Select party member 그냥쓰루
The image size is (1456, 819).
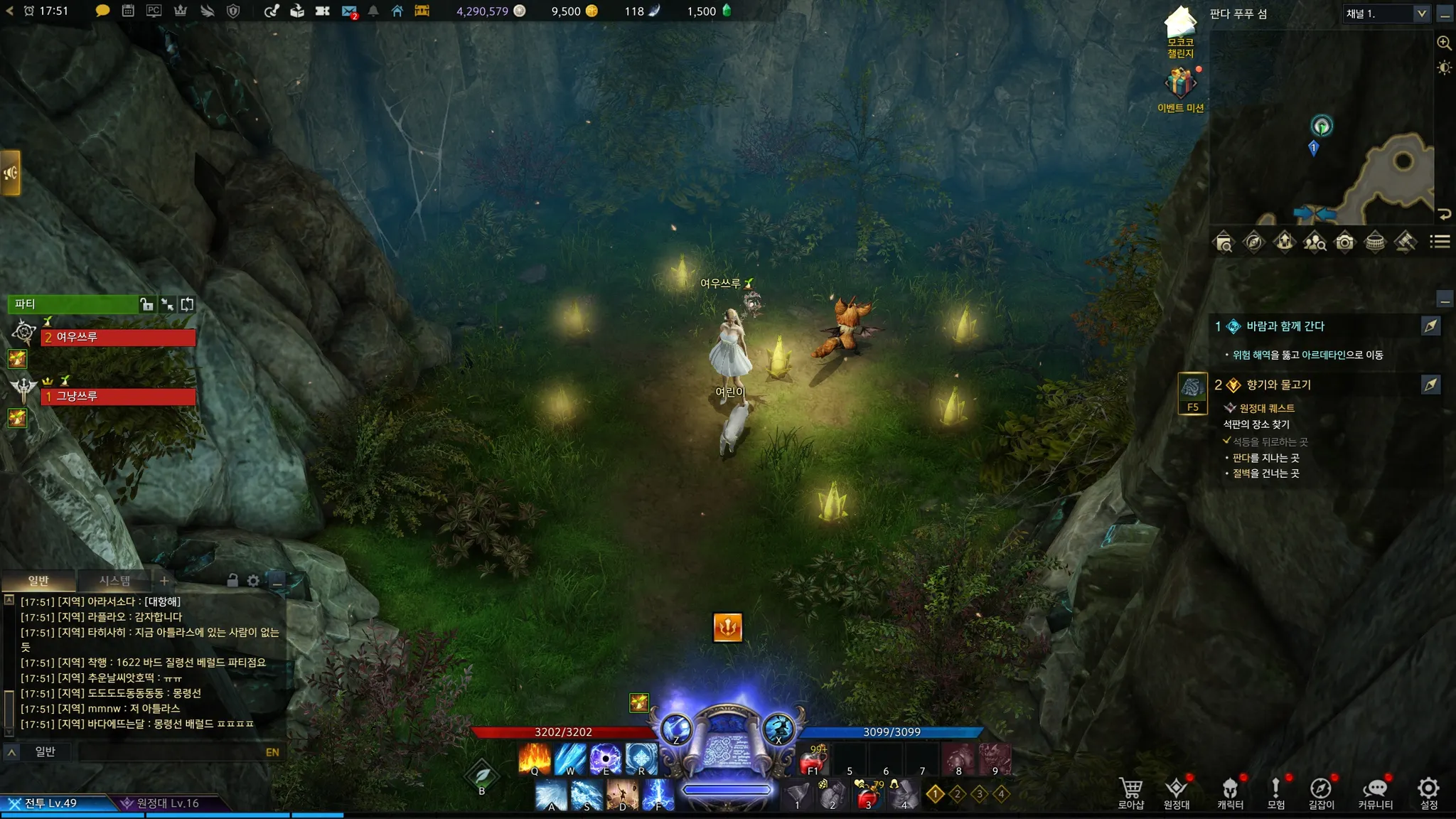pos(118,396)
